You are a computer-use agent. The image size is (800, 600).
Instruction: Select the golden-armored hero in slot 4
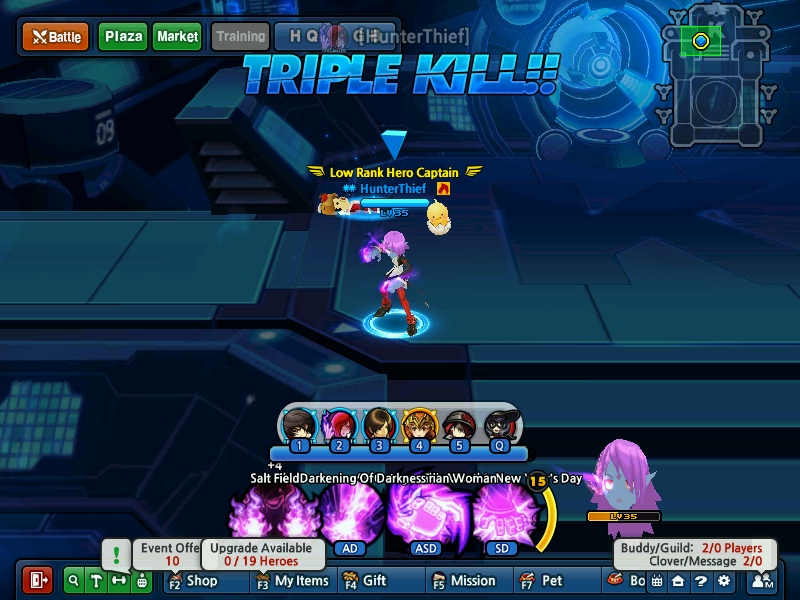pyautogui.click(x=419, y=426)
